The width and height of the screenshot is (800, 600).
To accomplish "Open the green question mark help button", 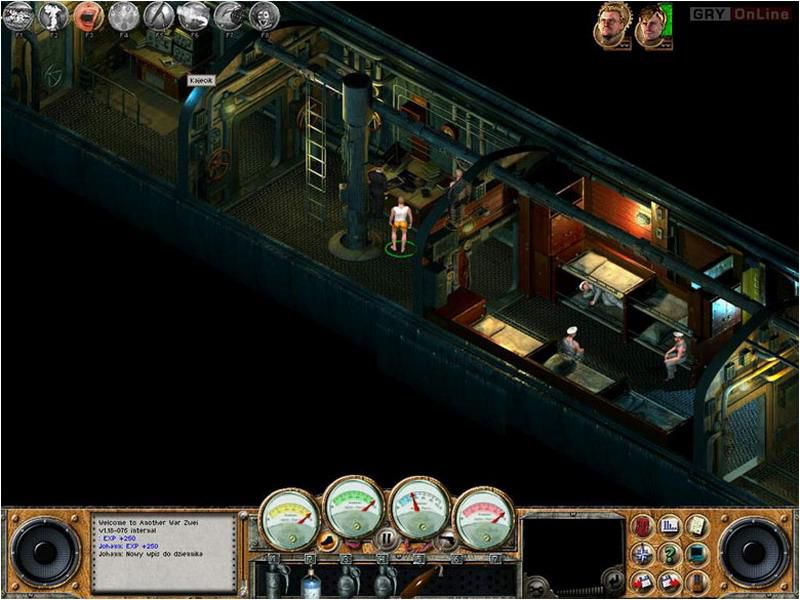I will click(671, 552).
